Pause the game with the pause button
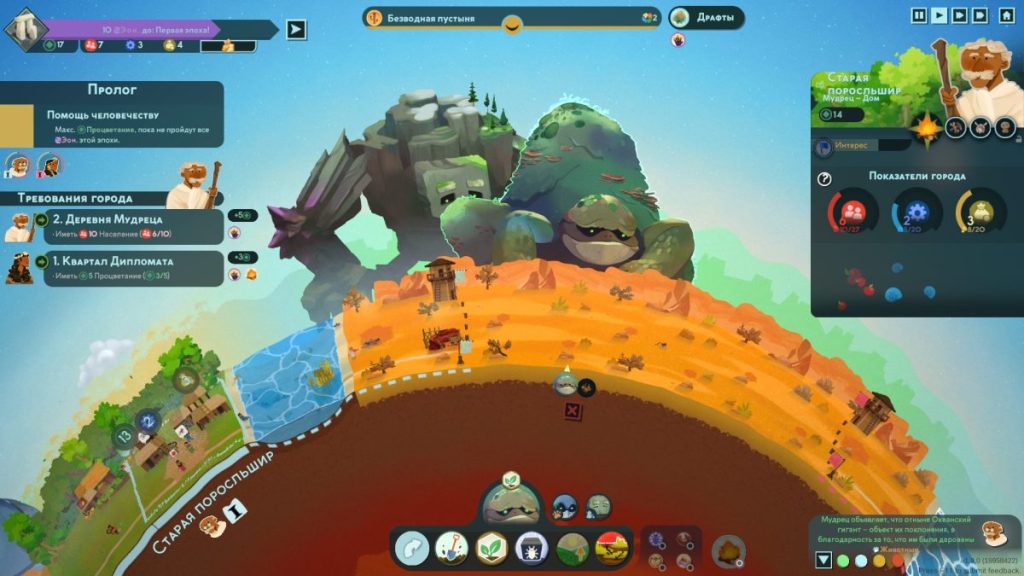Screen dimensions: 1024x576 click(919, 15)
